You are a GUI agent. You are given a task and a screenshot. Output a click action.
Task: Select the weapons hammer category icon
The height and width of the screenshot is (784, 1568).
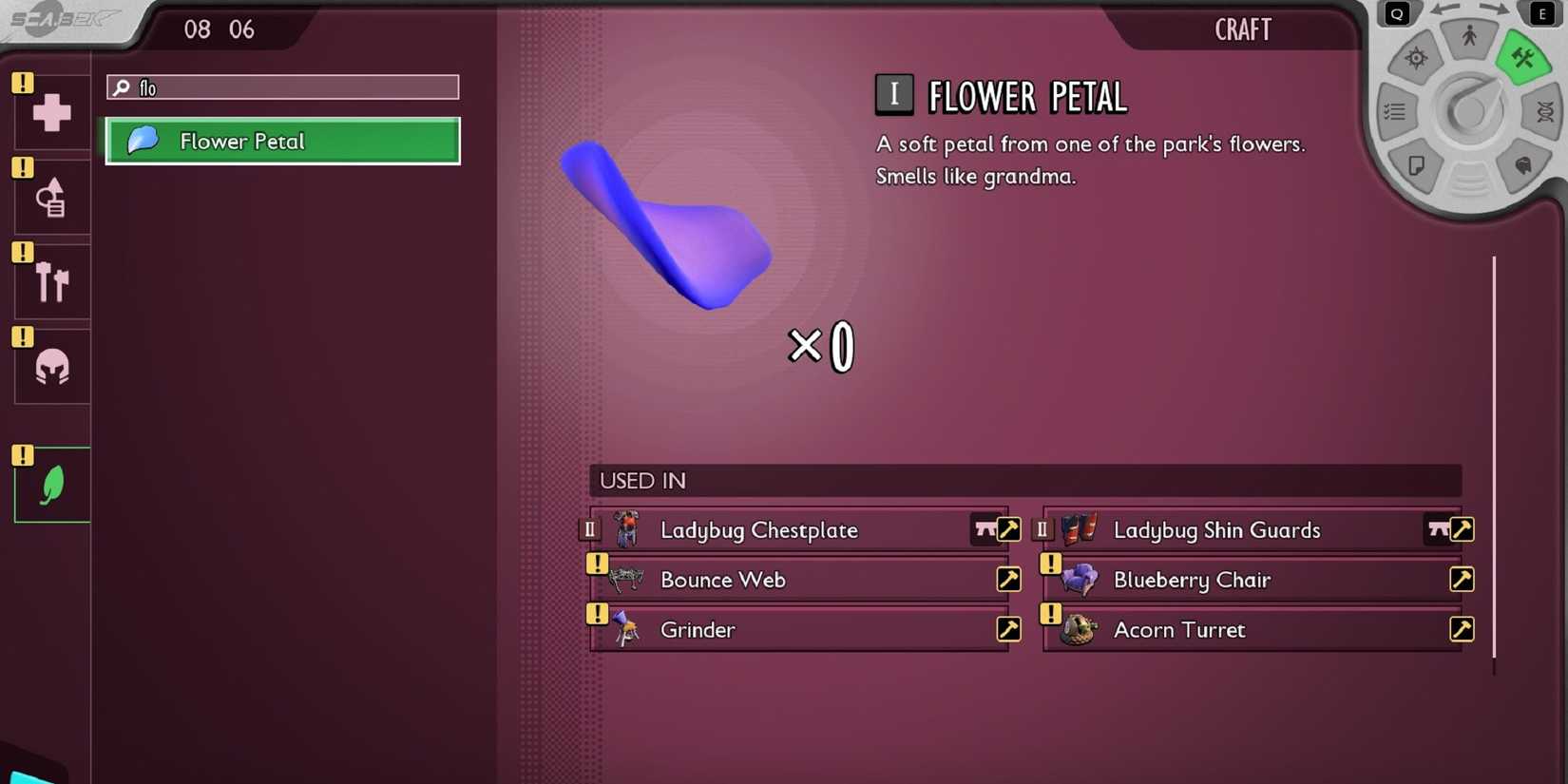49,280
